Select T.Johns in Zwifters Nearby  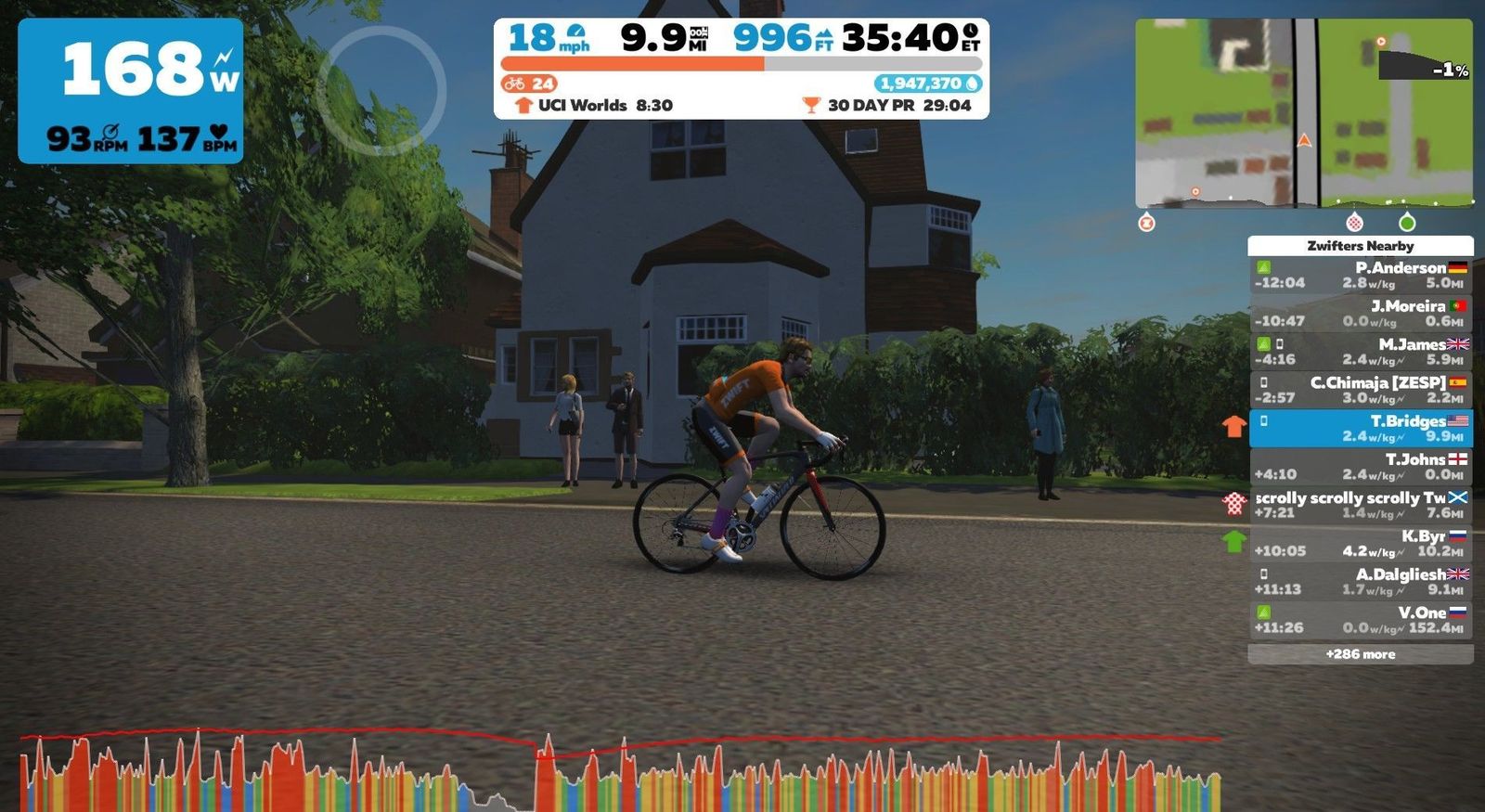(x=1361, y=467)
